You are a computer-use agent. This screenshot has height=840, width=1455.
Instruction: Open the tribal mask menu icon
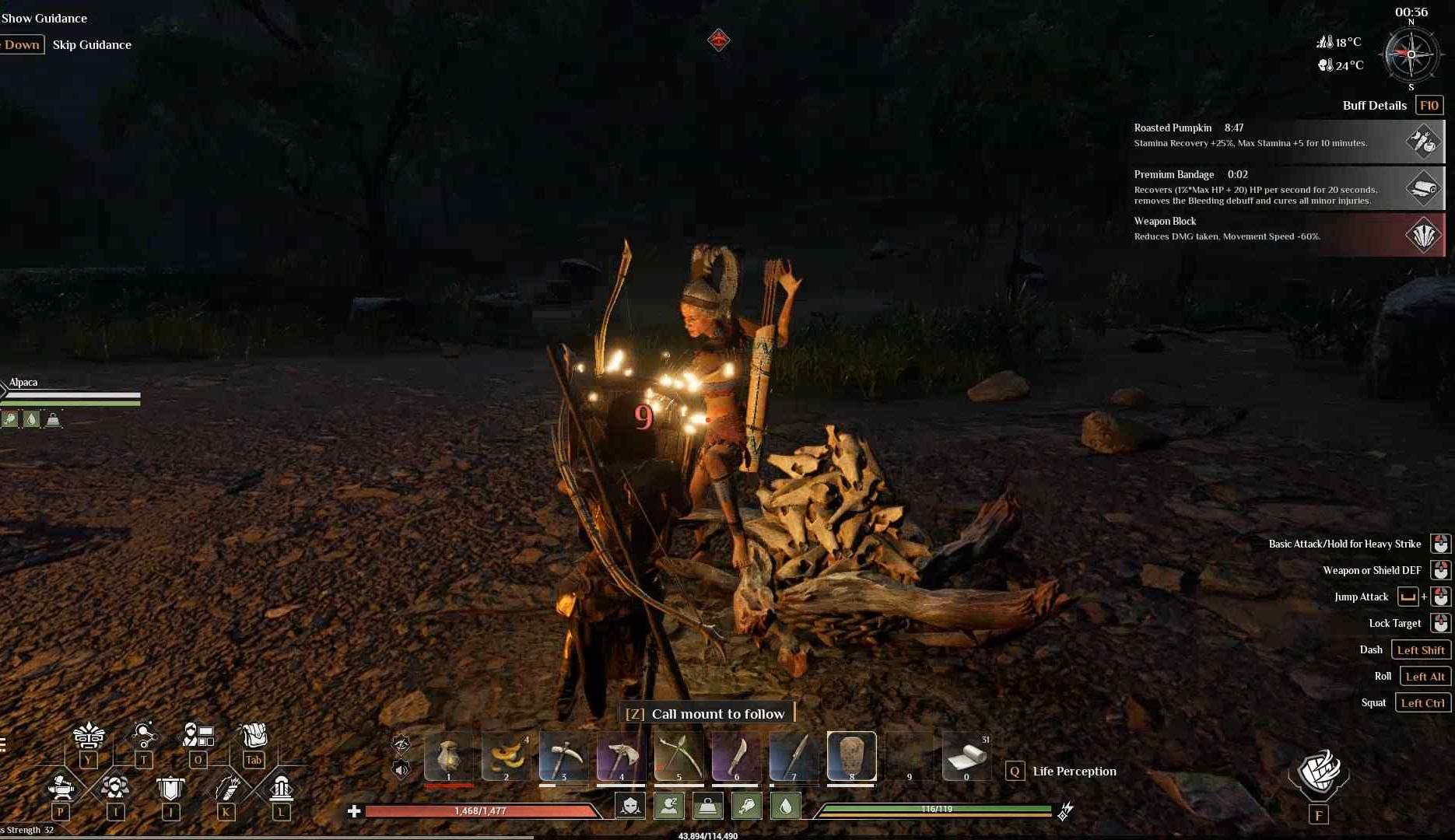click(88, 735)
